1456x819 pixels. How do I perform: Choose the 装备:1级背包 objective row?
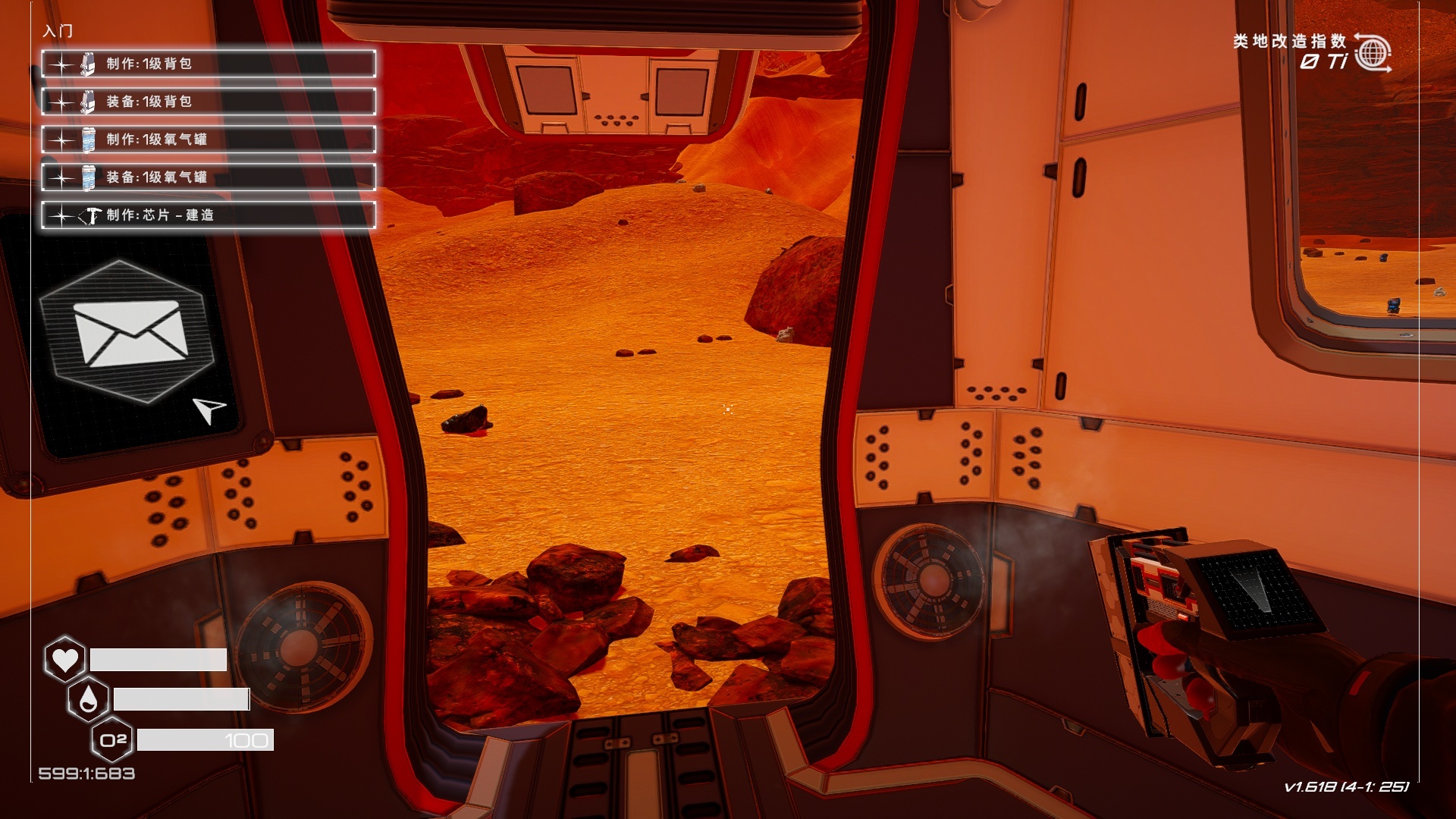click(x=209, y=102)
